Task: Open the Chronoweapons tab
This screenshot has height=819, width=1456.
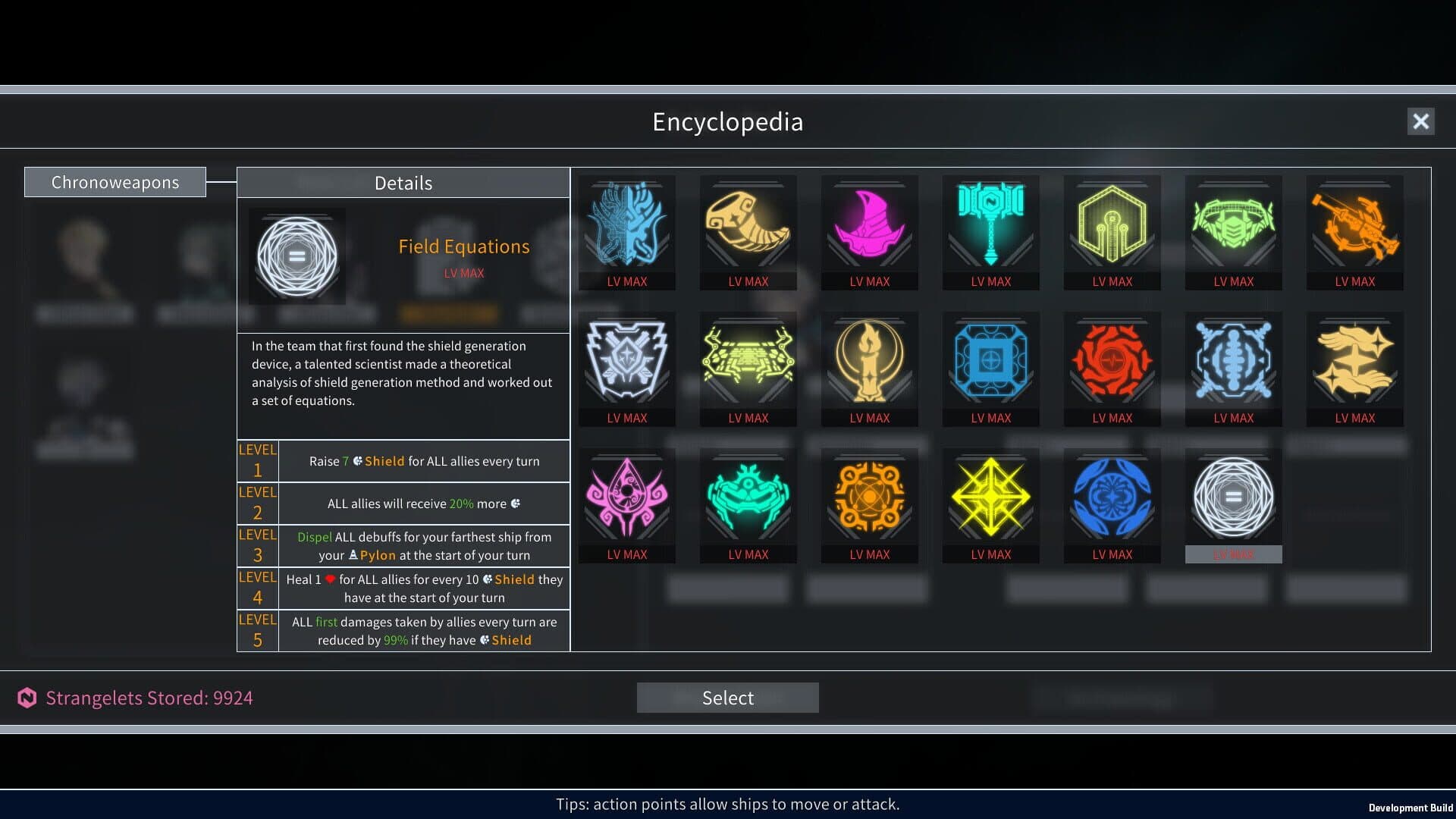Action: click(115, 182)
